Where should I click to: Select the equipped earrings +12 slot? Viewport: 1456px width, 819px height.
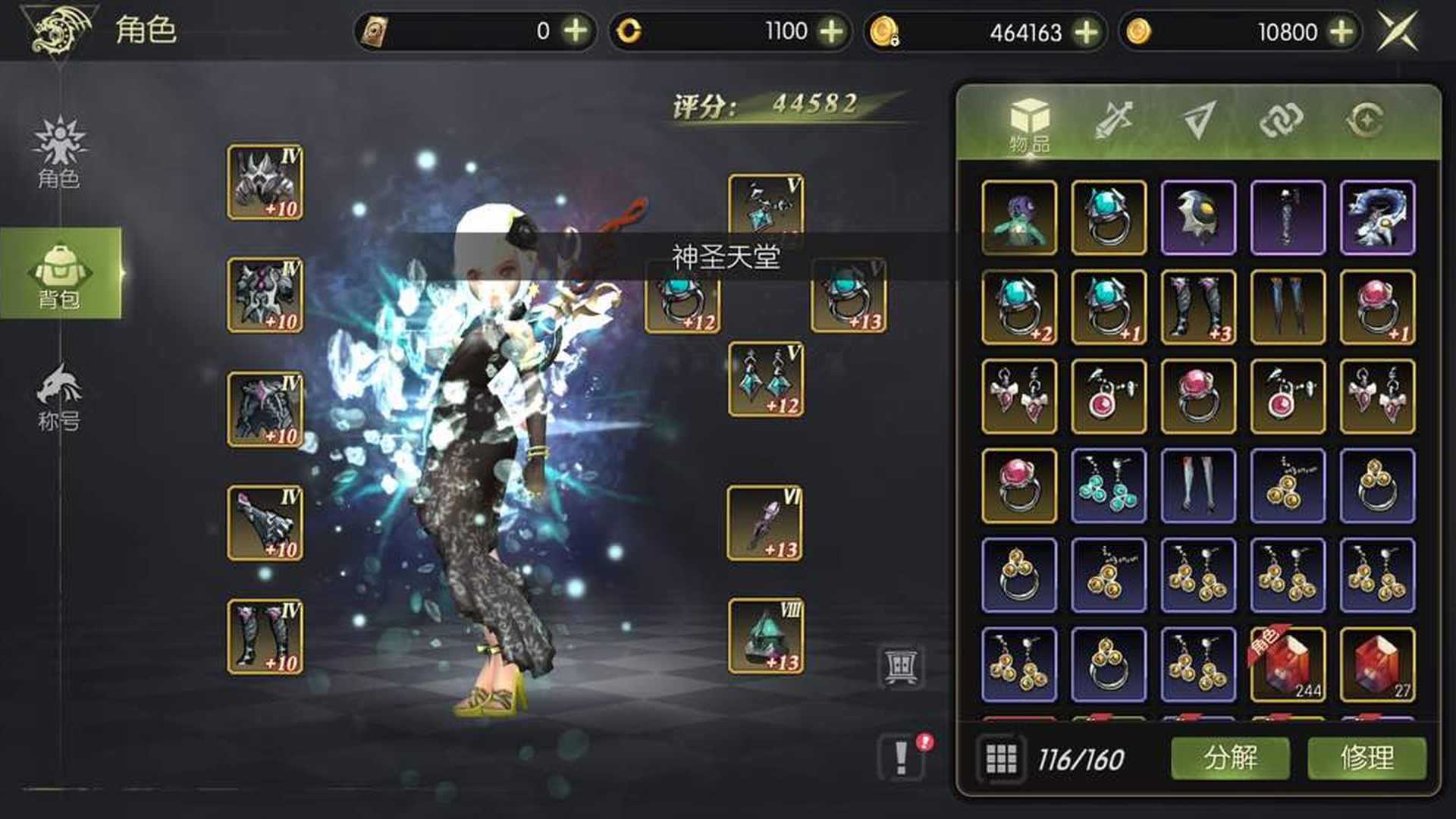765,379
